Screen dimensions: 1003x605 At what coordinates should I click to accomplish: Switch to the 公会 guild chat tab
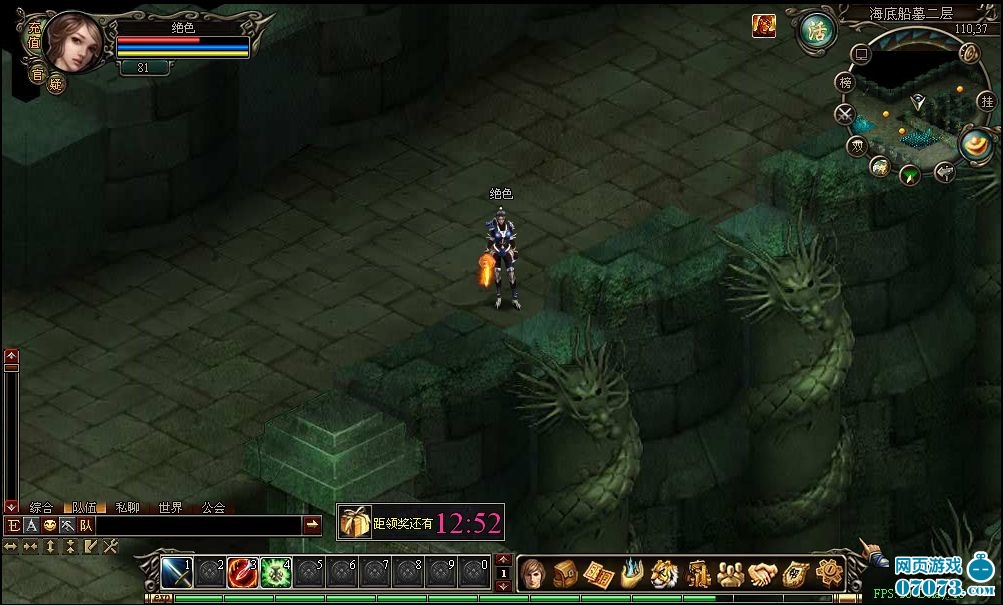coord(213,508)
